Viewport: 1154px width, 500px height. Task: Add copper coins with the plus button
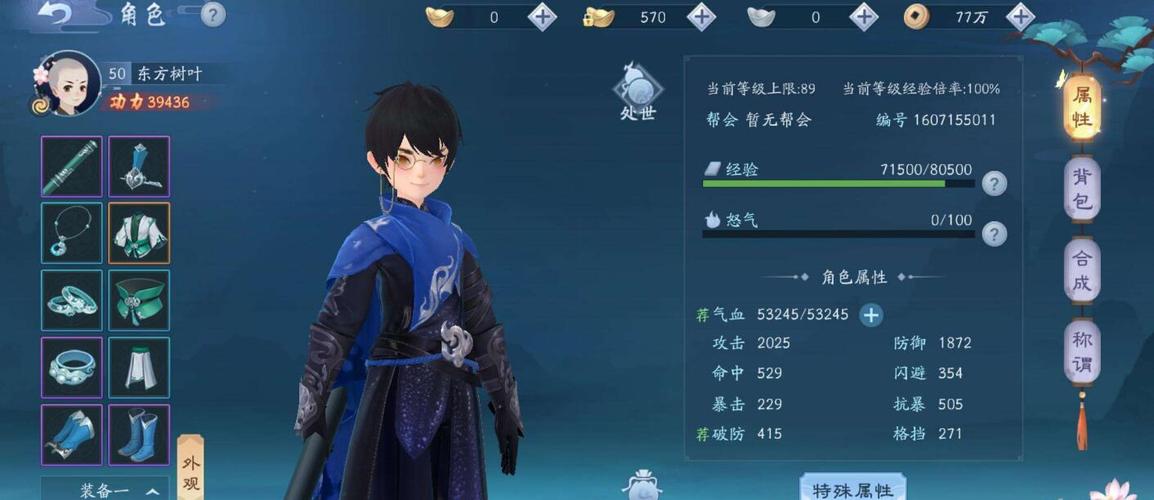point(1020,16)
